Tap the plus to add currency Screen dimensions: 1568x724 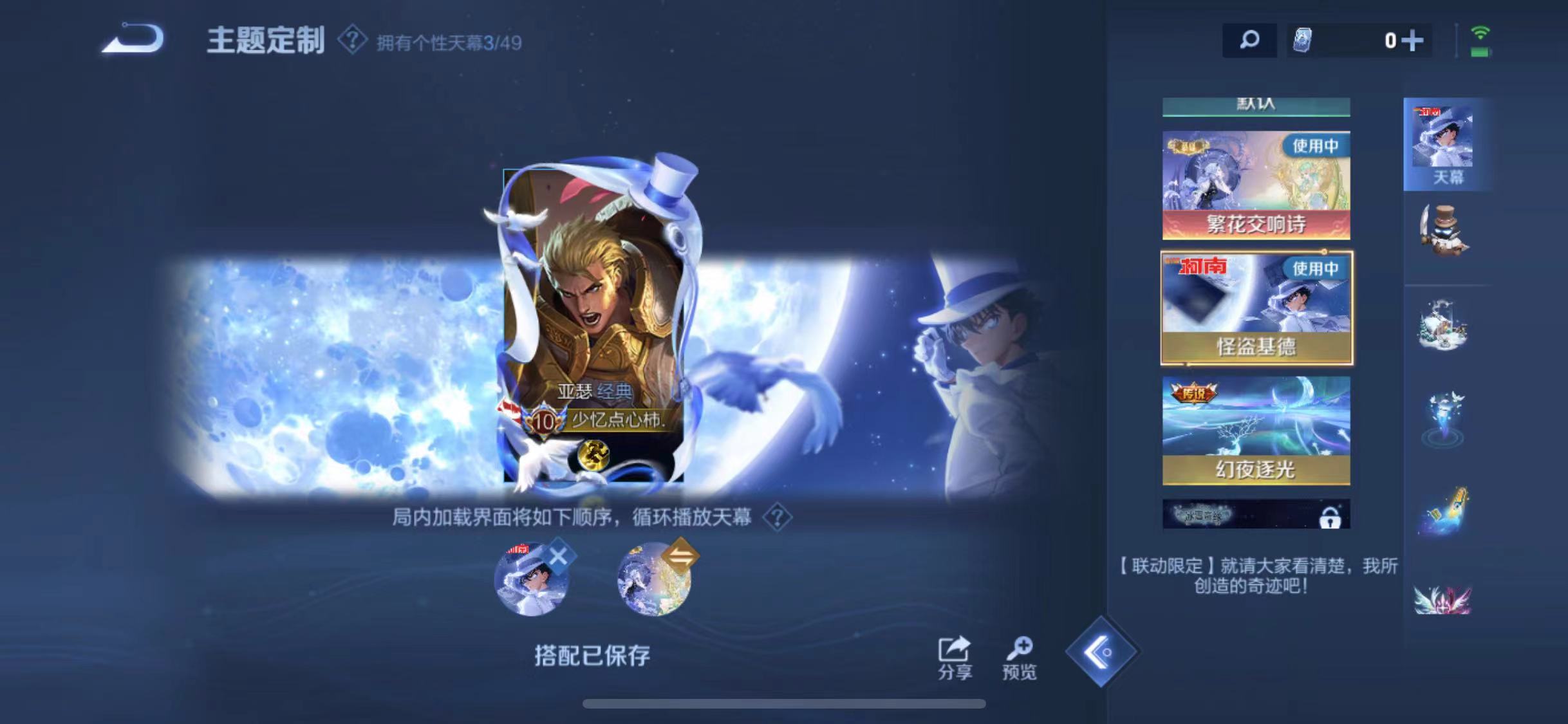pos(1414,40)
